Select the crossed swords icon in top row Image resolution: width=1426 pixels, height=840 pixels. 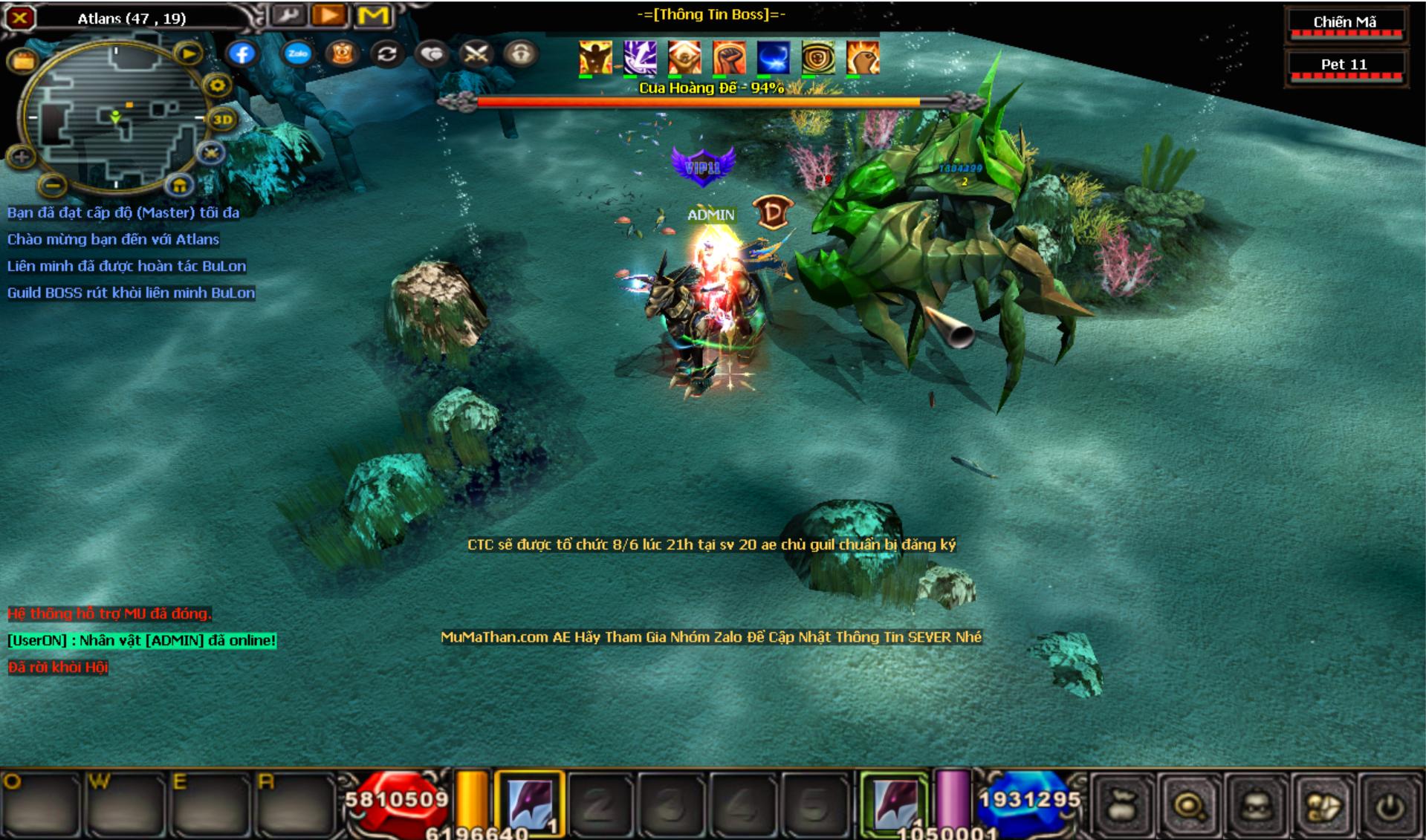[x=476, y=53]
